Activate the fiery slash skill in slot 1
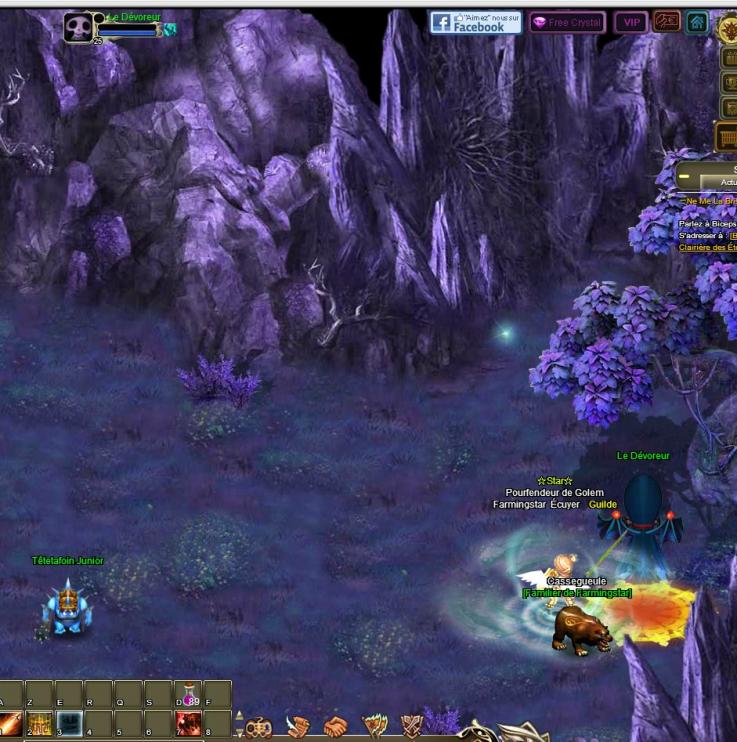 click(x=10, y=723)
